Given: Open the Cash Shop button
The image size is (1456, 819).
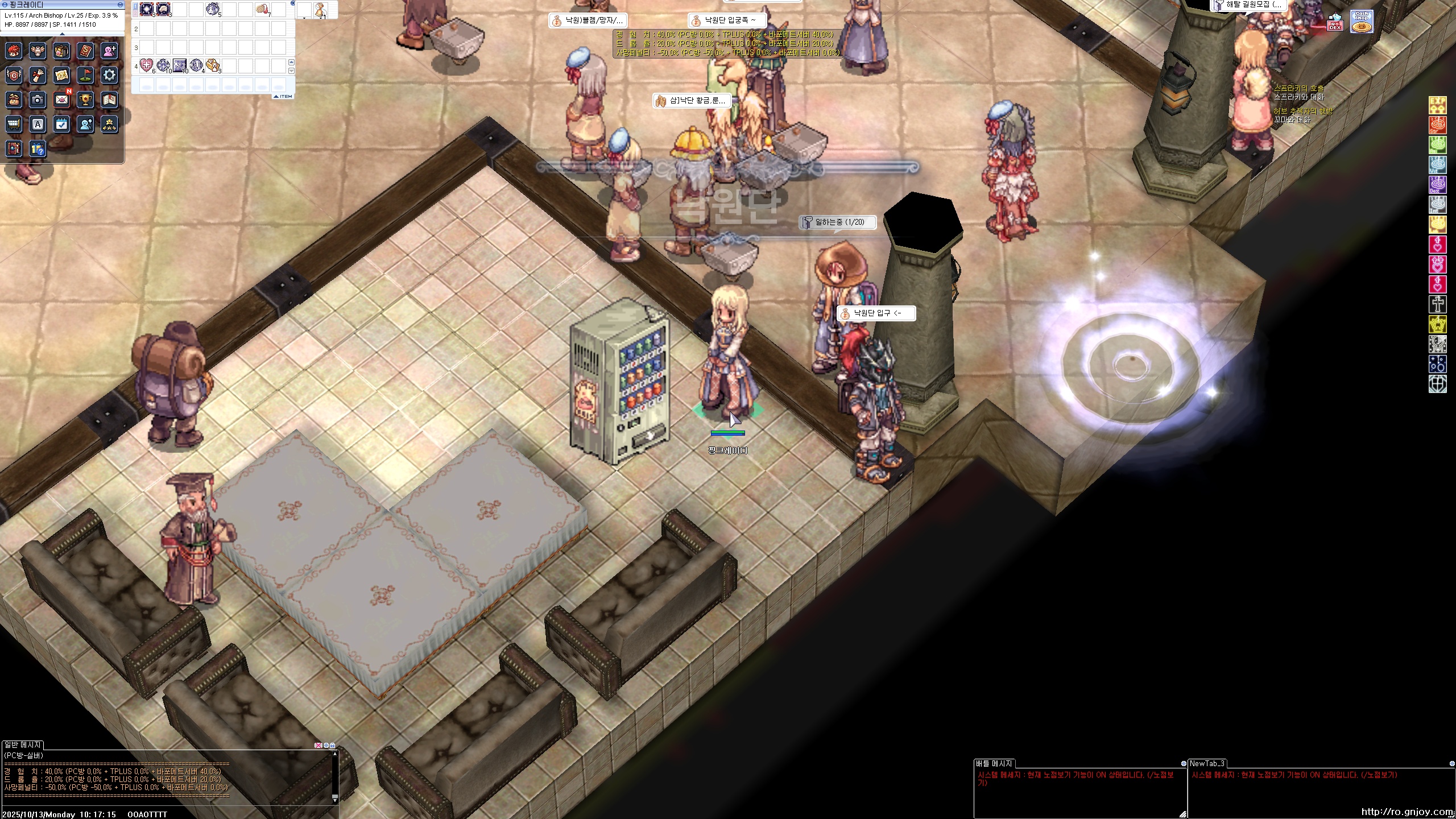Looking at the screenshot, I should [x=1361, y=22].
